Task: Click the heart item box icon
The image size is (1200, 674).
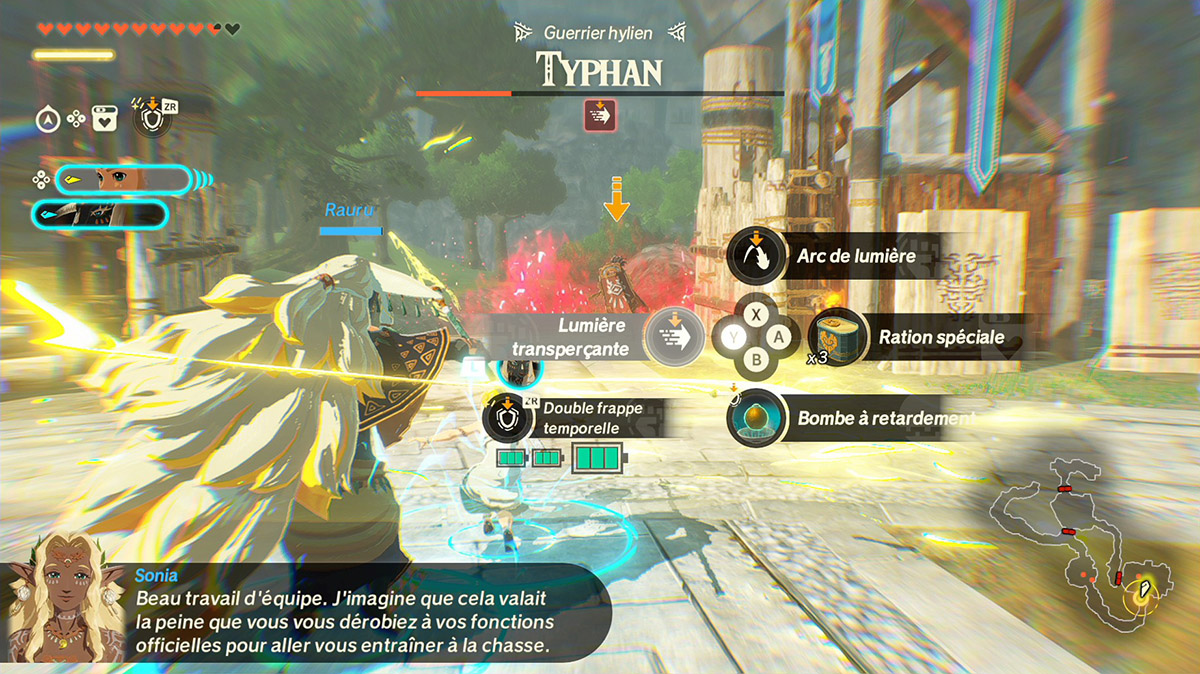Action: [104, 120]
